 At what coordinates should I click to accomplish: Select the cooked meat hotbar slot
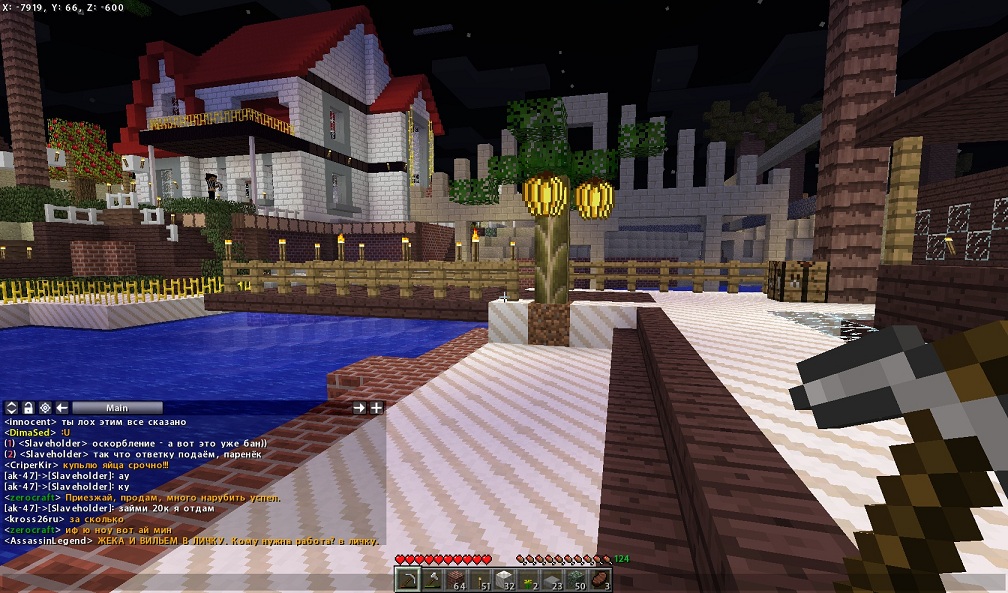(x=600, y=580)
